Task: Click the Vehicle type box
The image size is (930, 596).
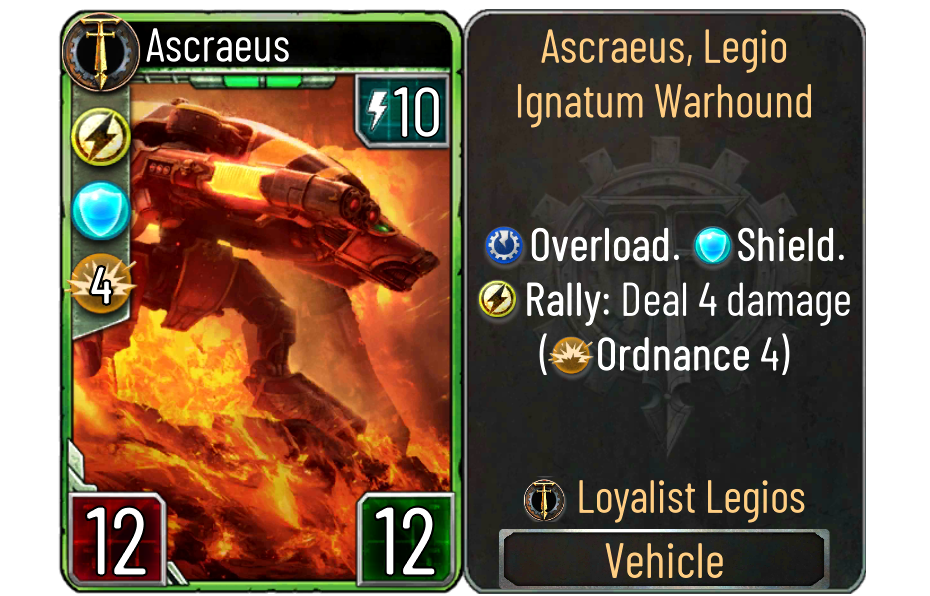Action: point(664,560)
